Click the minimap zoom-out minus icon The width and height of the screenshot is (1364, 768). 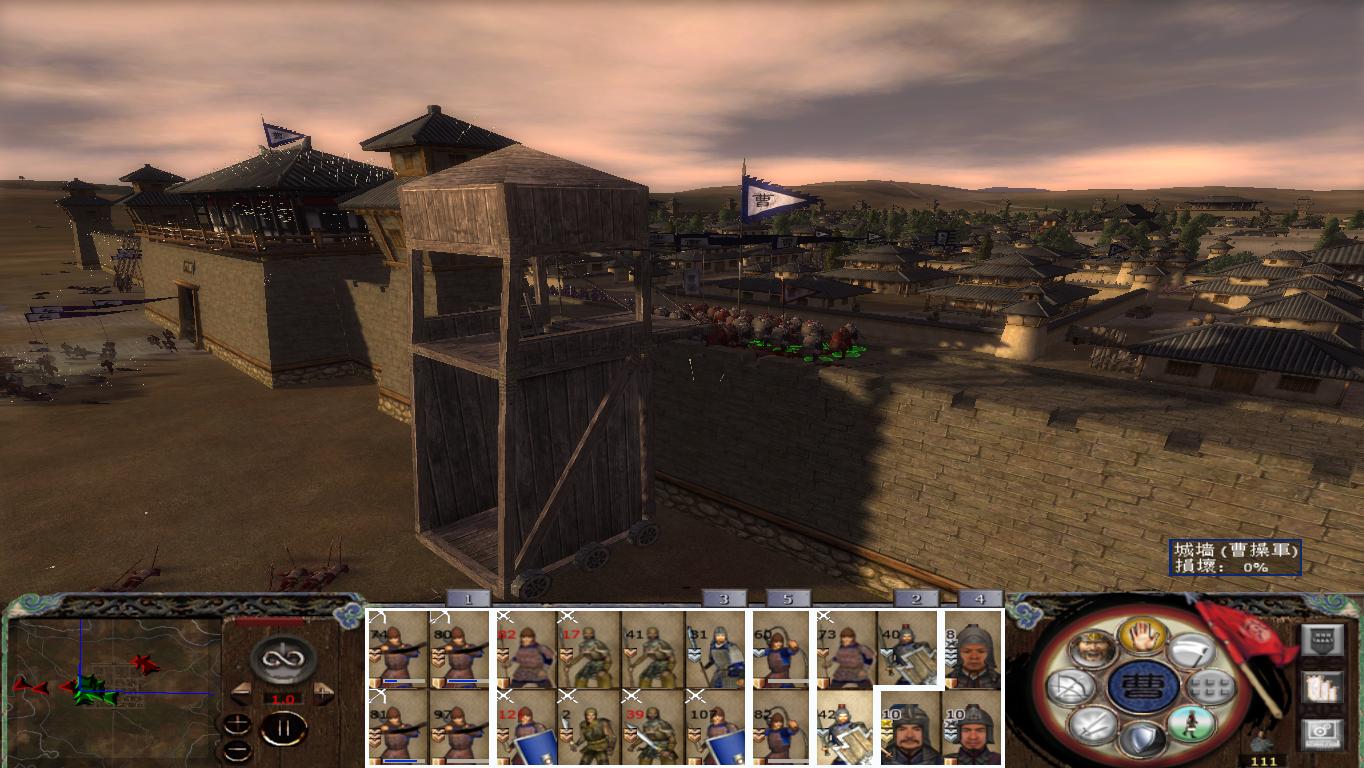pos(237,751)
